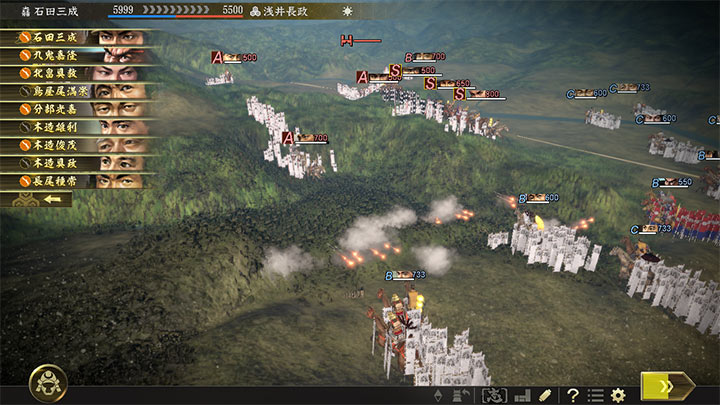
Task: Click the pencil icon in the toolbar
Action: coord(545,395)
